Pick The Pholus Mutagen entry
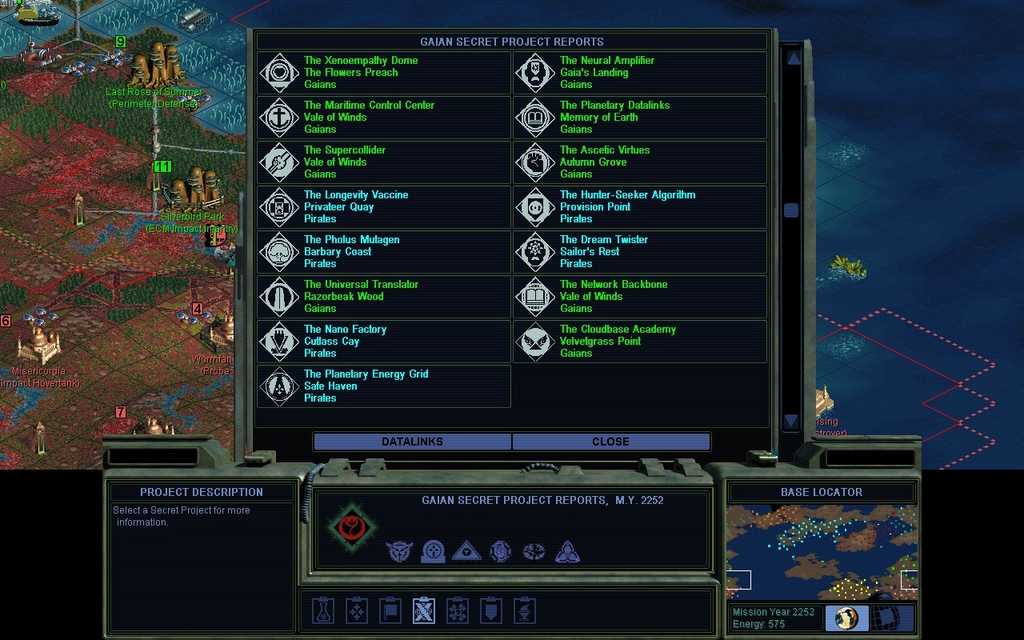 384,252
